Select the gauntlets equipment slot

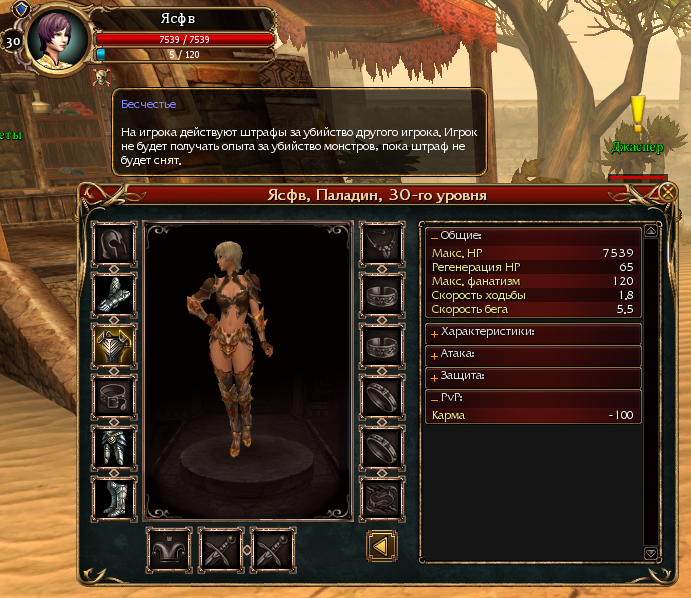[x=113, y=294]
